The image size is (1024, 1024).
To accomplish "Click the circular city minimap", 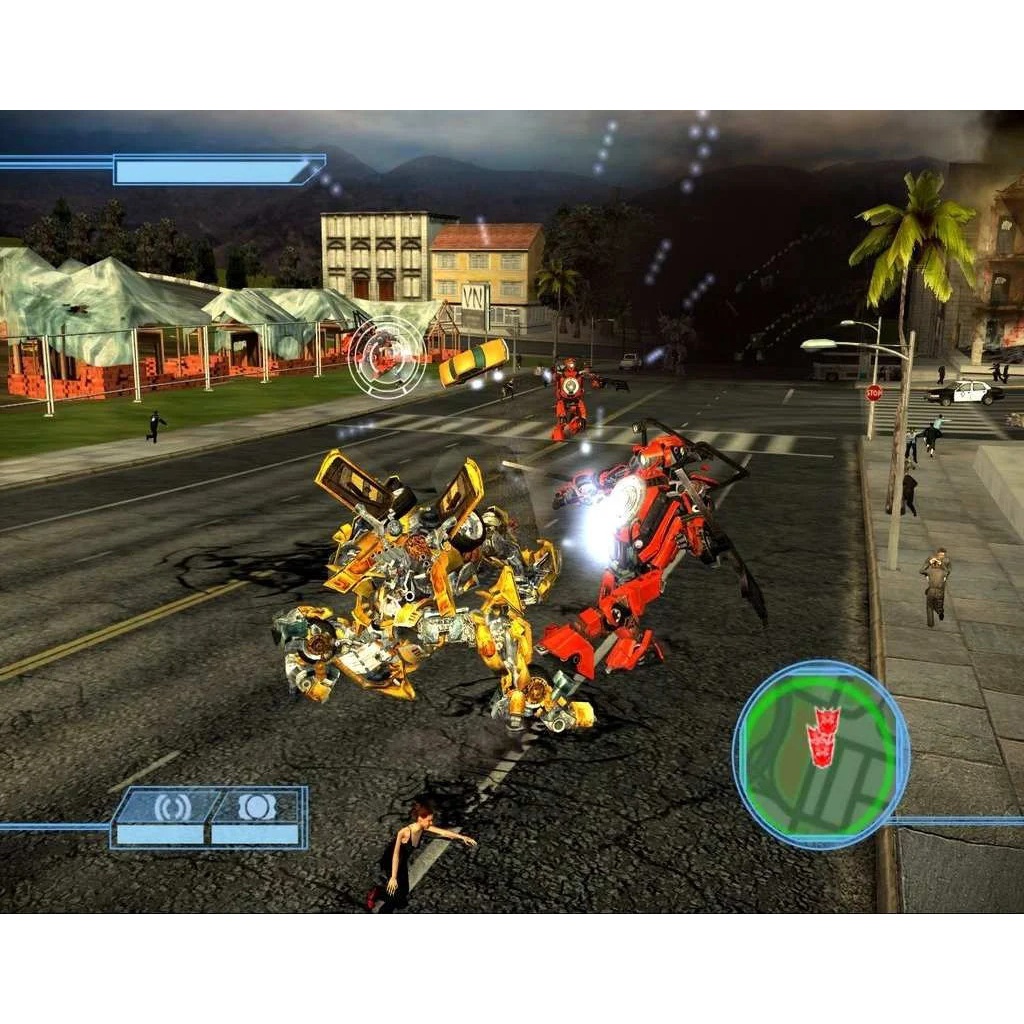I will [x=821, y=754].
